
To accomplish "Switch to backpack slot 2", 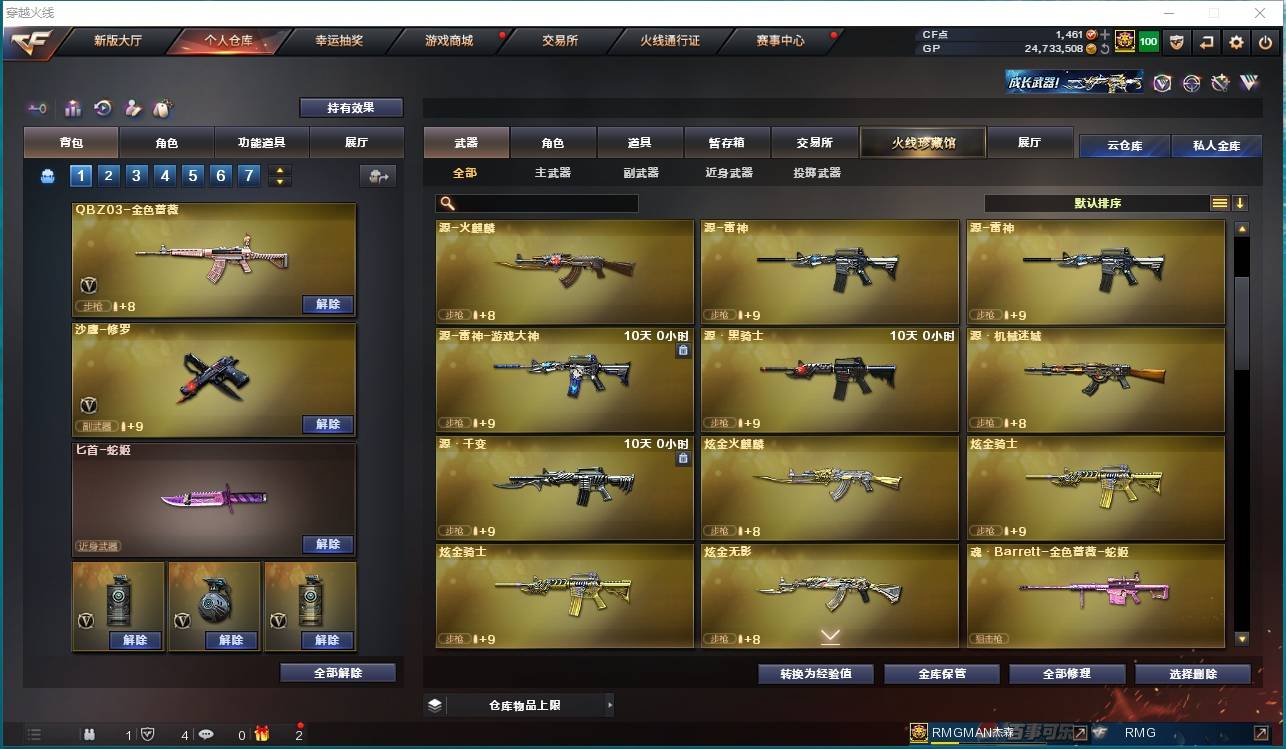I will click(x=108, y=175).
